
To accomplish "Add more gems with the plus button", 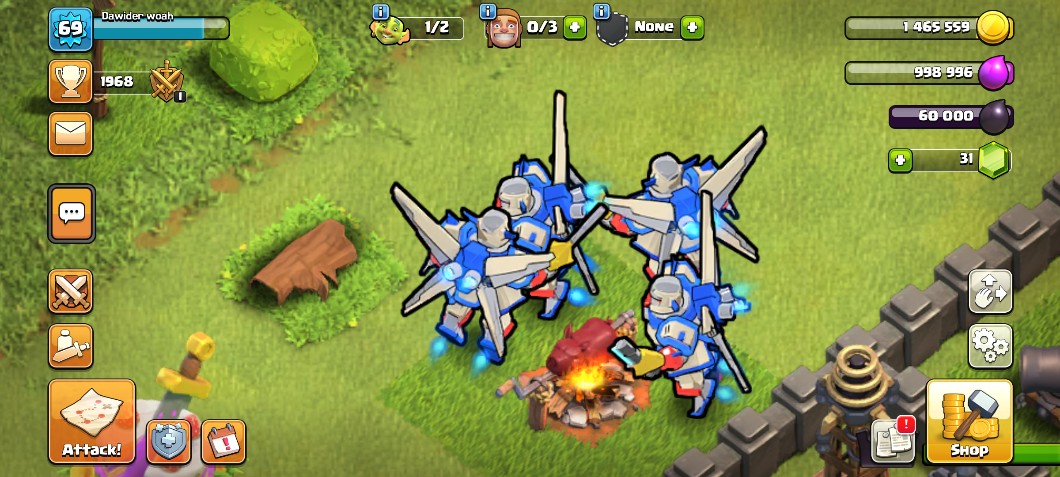I will click(x=900, y=159).
